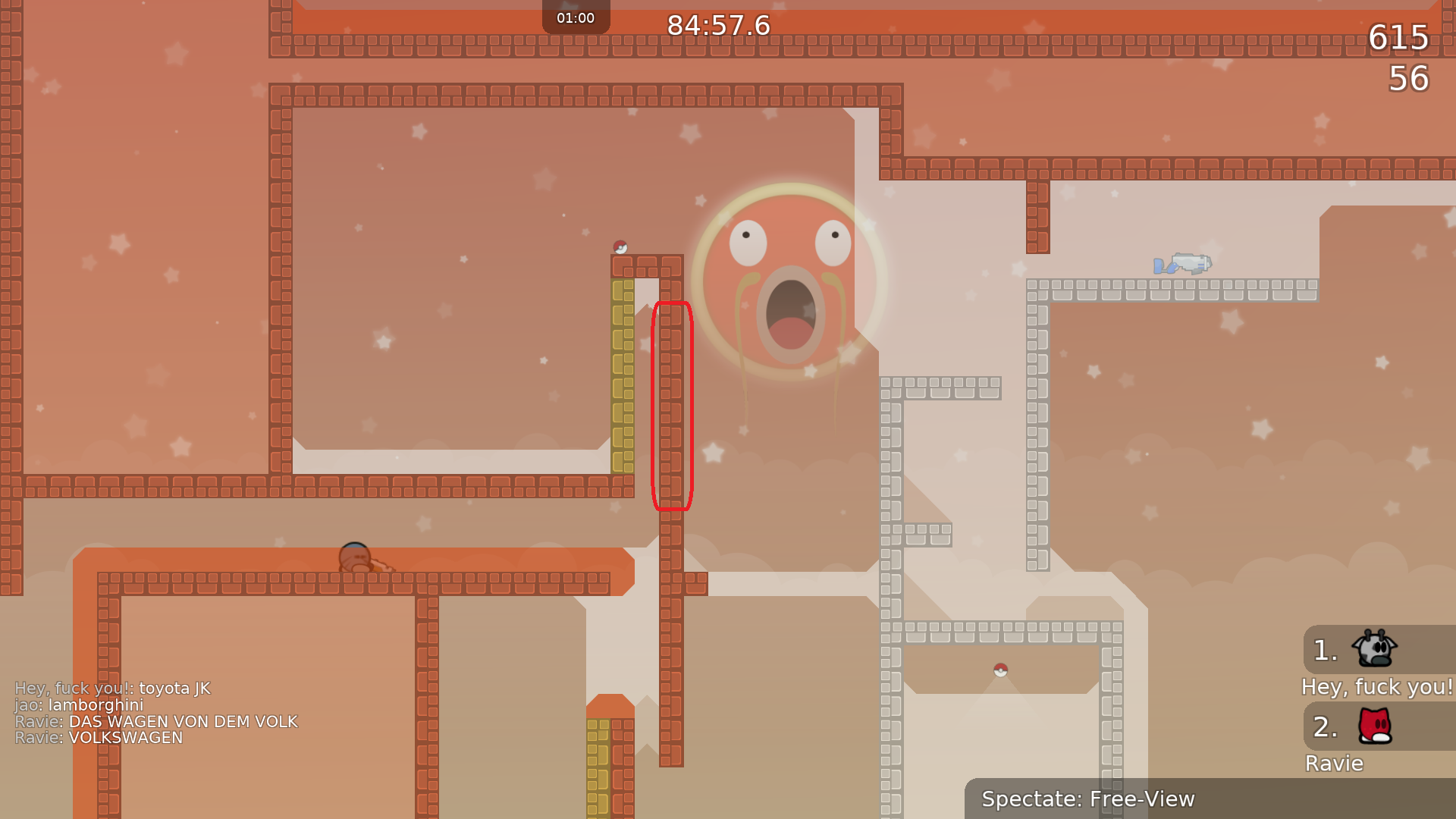Click the pokeball item near the tower top
This screenshot has height=819, width=1456.
pyautogui.click(x=619, y=245)
